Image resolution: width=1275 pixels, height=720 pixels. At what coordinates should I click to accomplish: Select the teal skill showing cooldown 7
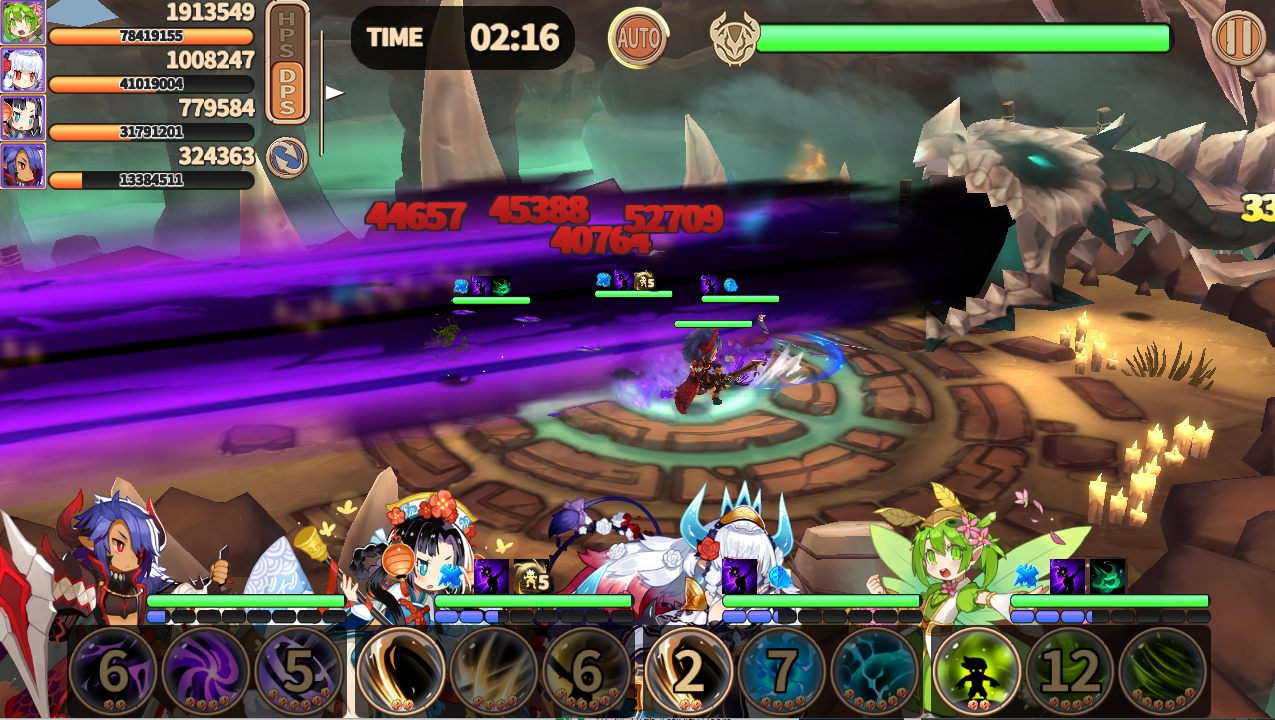[x=782, y=670]
